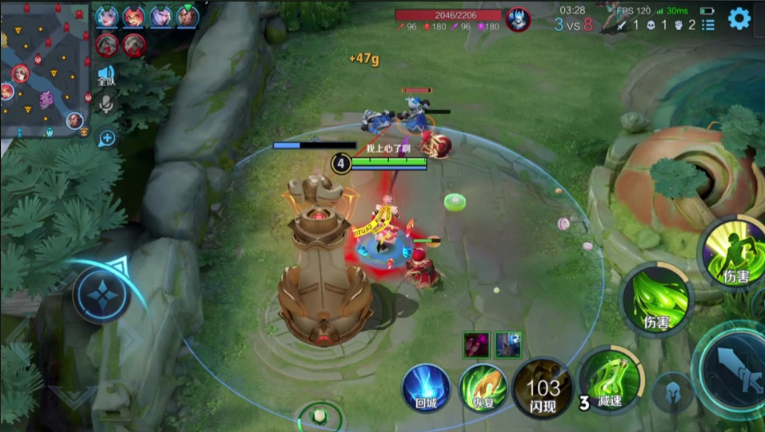Select the blue-haired teammate portrait
The width and height of the screenshot is (765, 432).
[107, 17]
